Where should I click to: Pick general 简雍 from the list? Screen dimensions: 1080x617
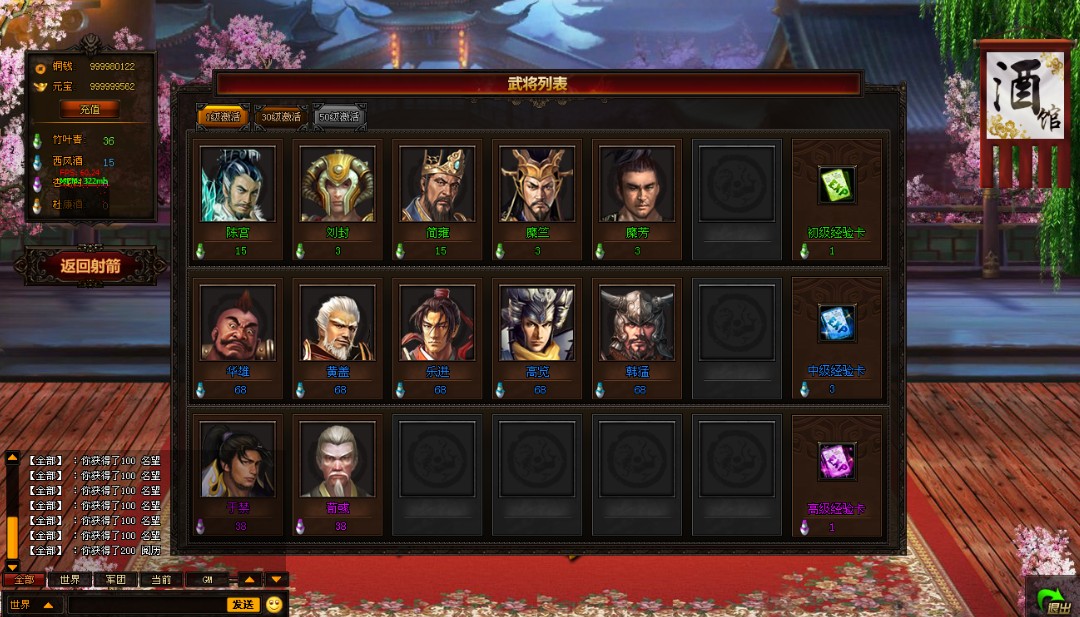click(x=437, y=184)
